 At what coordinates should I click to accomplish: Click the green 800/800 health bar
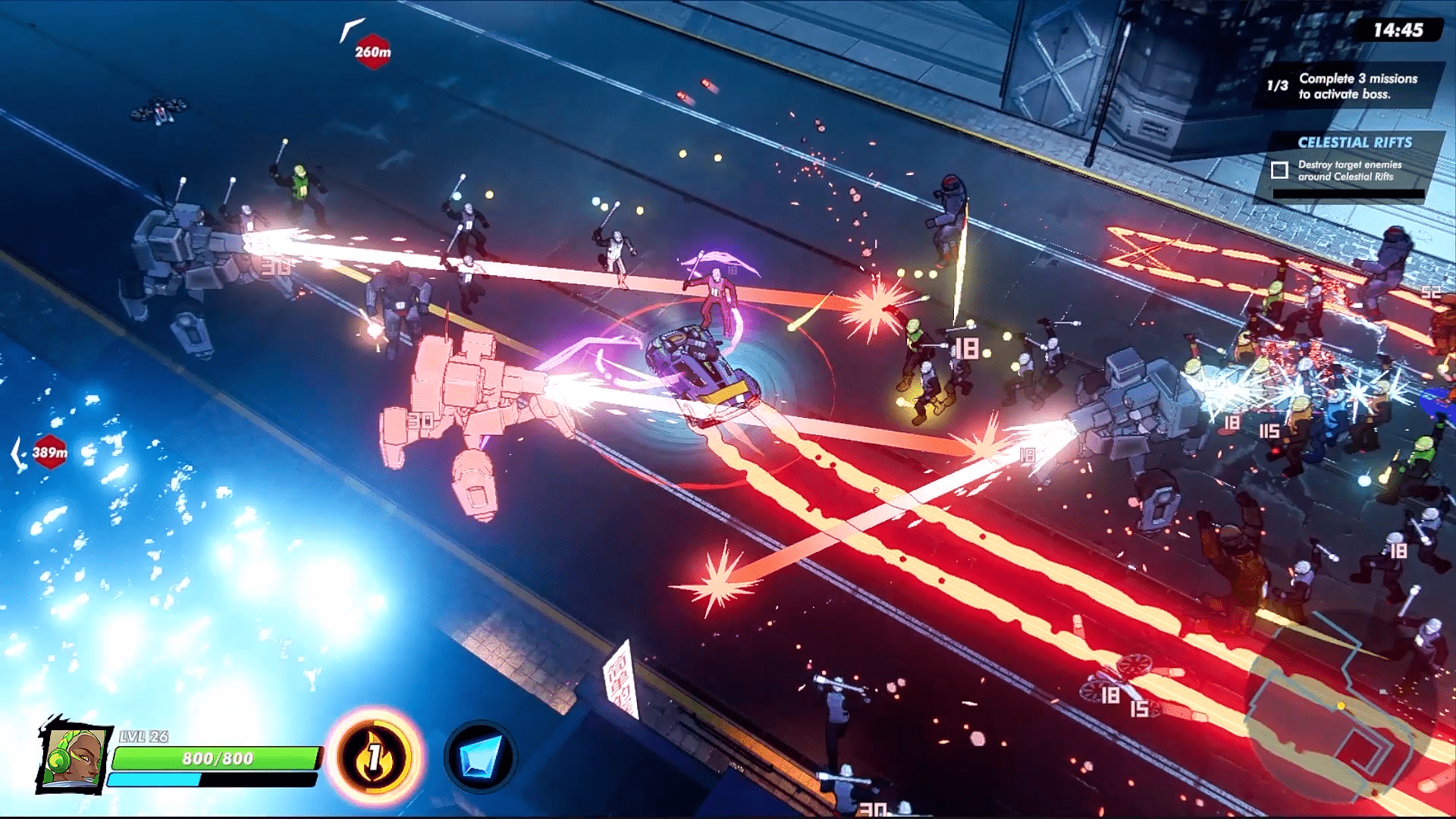point(215,759)
